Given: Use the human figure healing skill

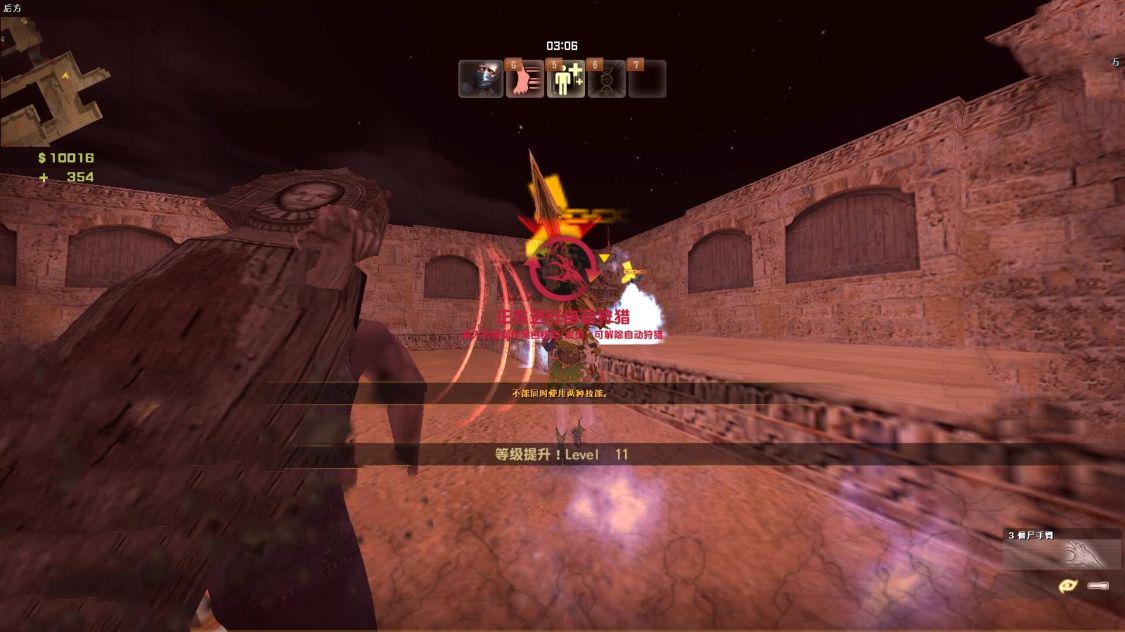Looking at the screenshot, I should point(566,79).
